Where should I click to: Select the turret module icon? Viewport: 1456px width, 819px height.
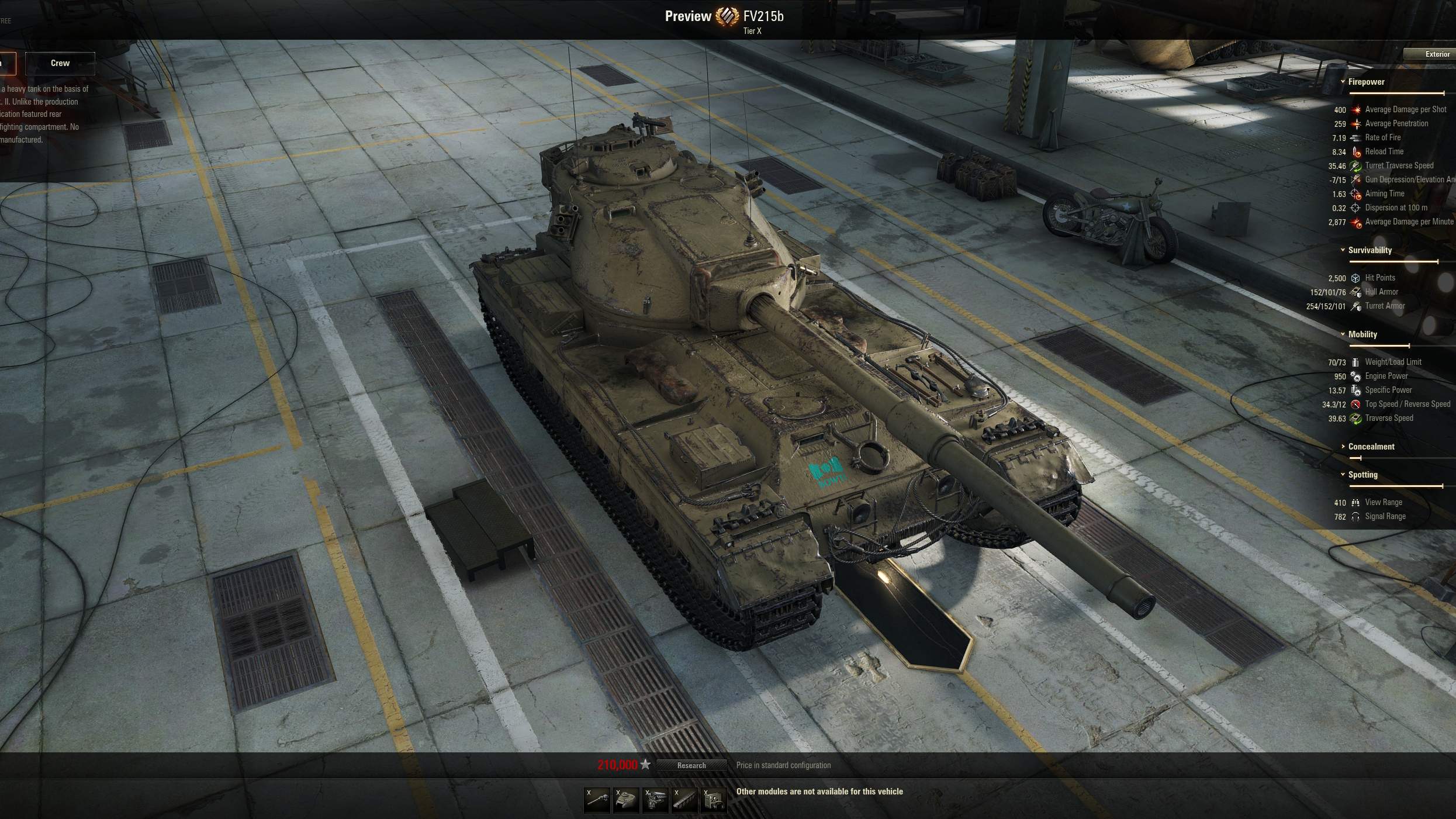click(626, 800)
